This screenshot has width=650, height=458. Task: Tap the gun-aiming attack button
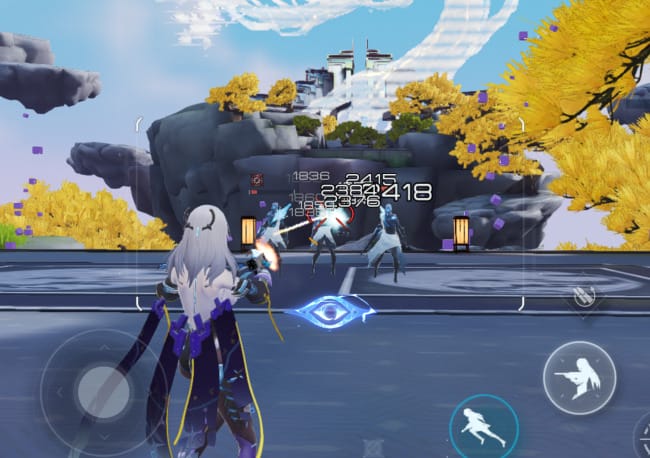click(579, 377)
